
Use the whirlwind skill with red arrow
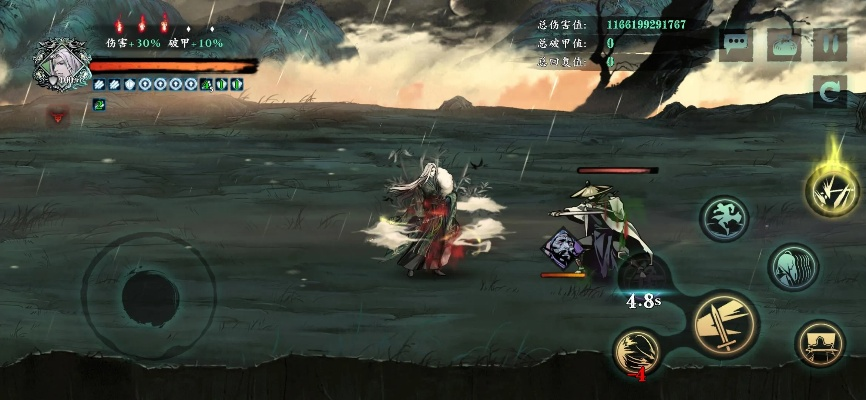click(639, 353)
